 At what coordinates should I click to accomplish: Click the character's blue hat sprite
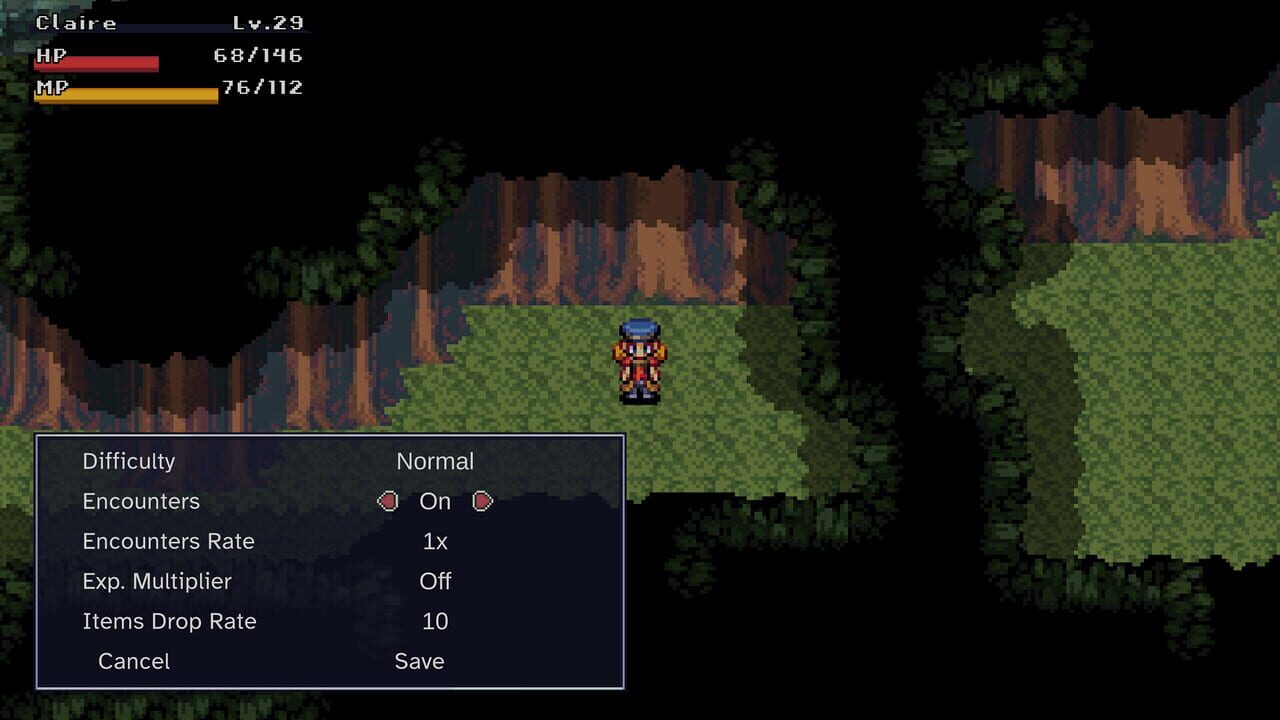(x=637, y=330)
